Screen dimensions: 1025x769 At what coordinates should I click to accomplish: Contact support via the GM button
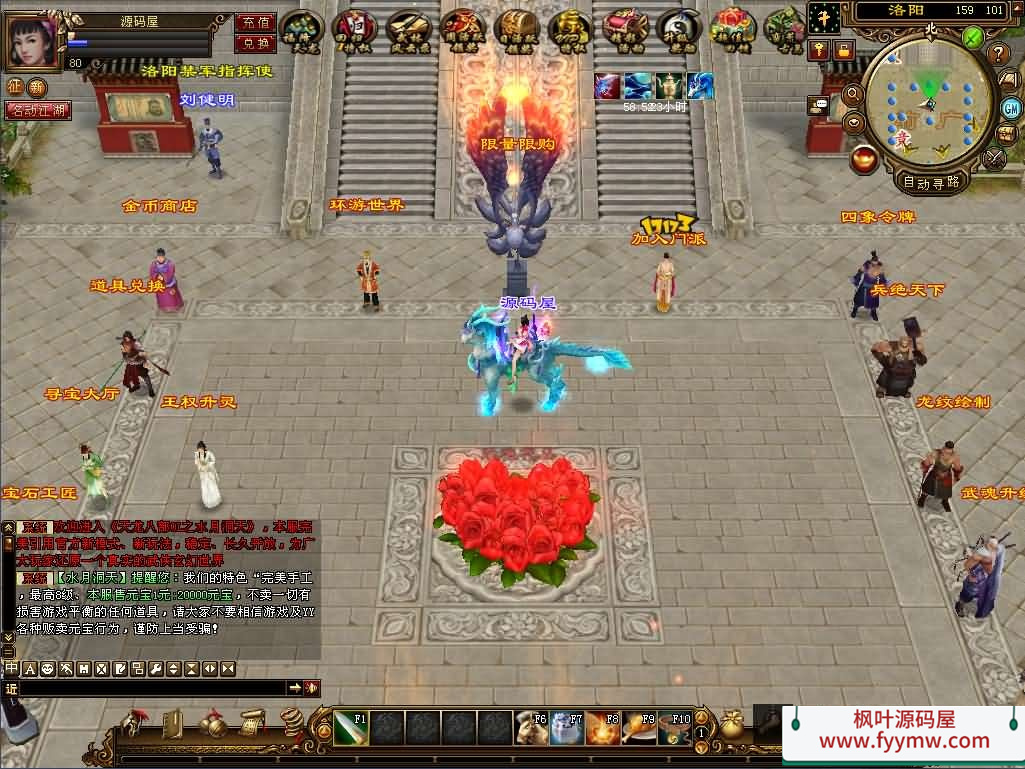coord(1011,107)
